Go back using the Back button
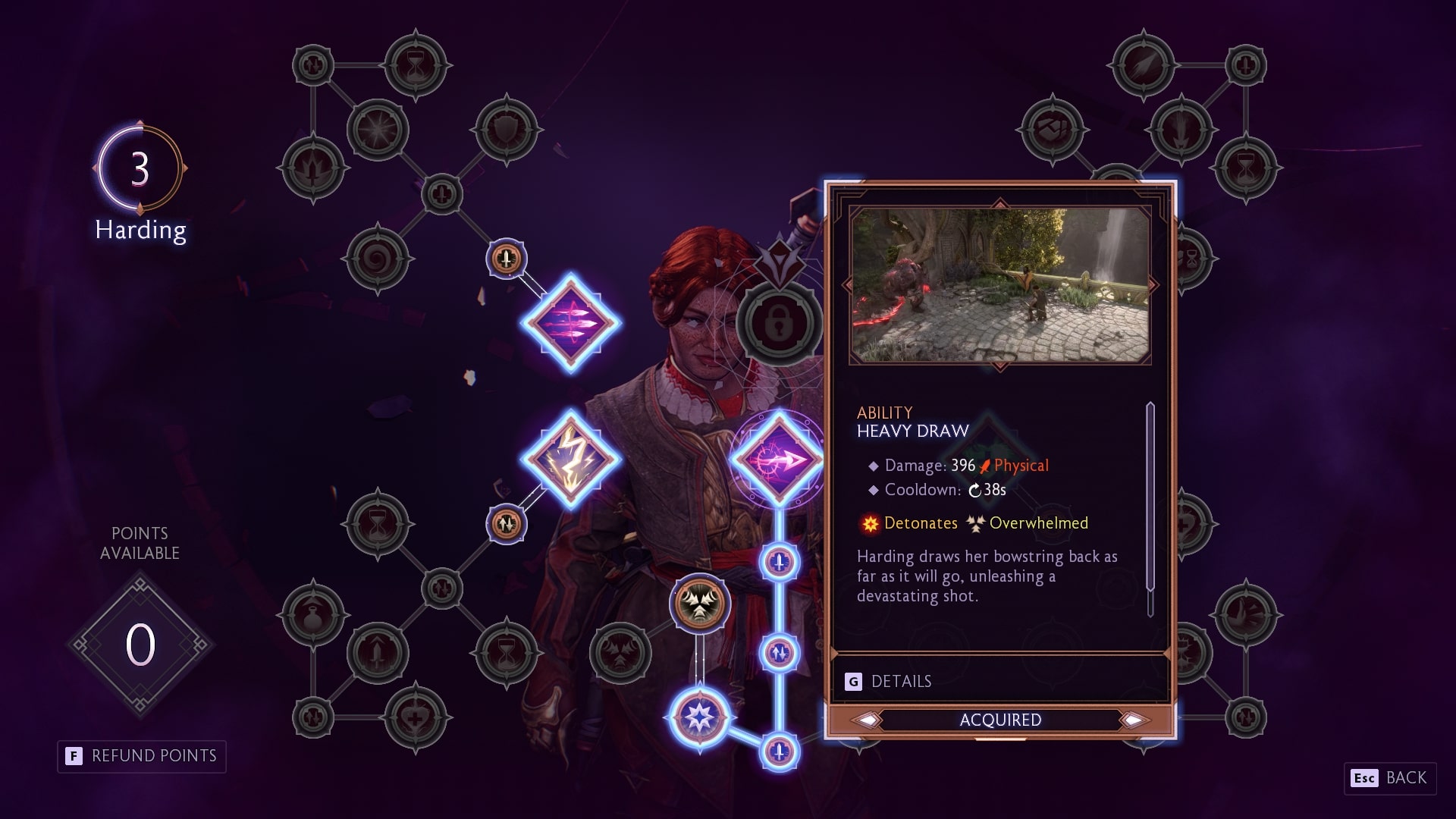Screen dimensions: 1456x819 click(x=1390, y=778)
